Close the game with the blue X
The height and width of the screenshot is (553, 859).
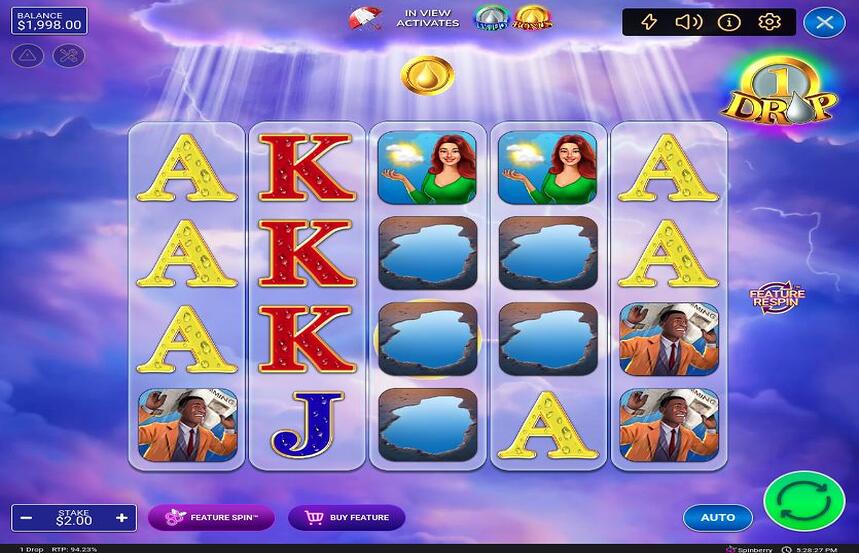824,22
